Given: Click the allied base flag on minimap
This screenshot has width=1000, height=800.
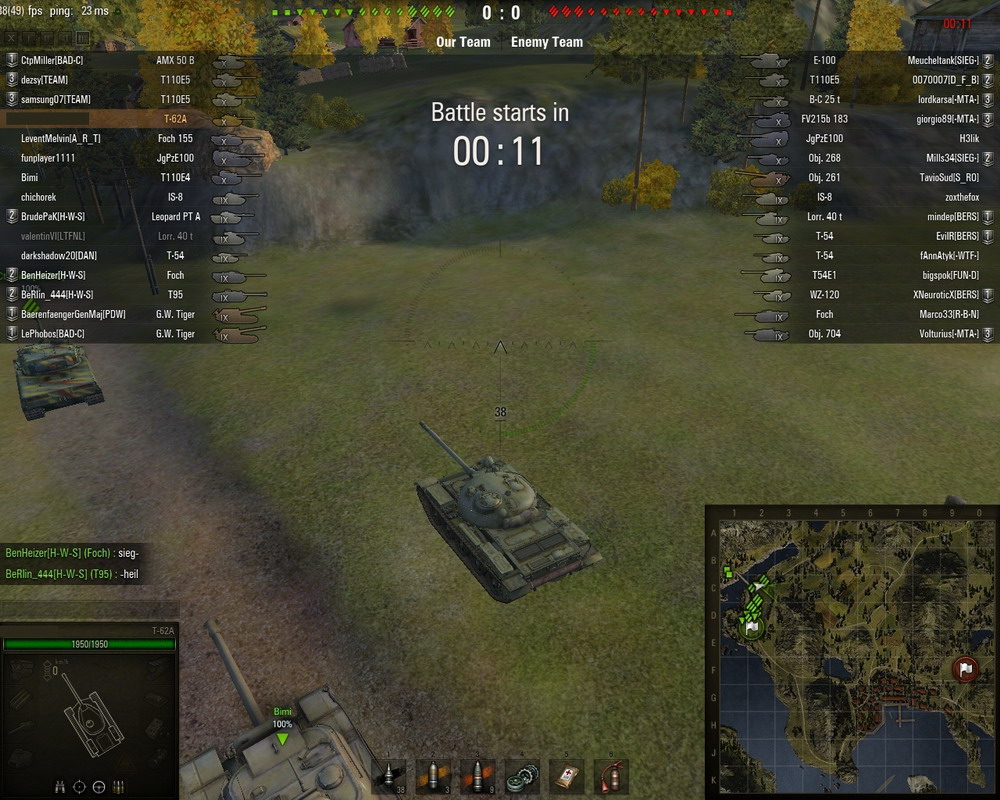Looking at the screenshot, I should (x=753, y=627).
